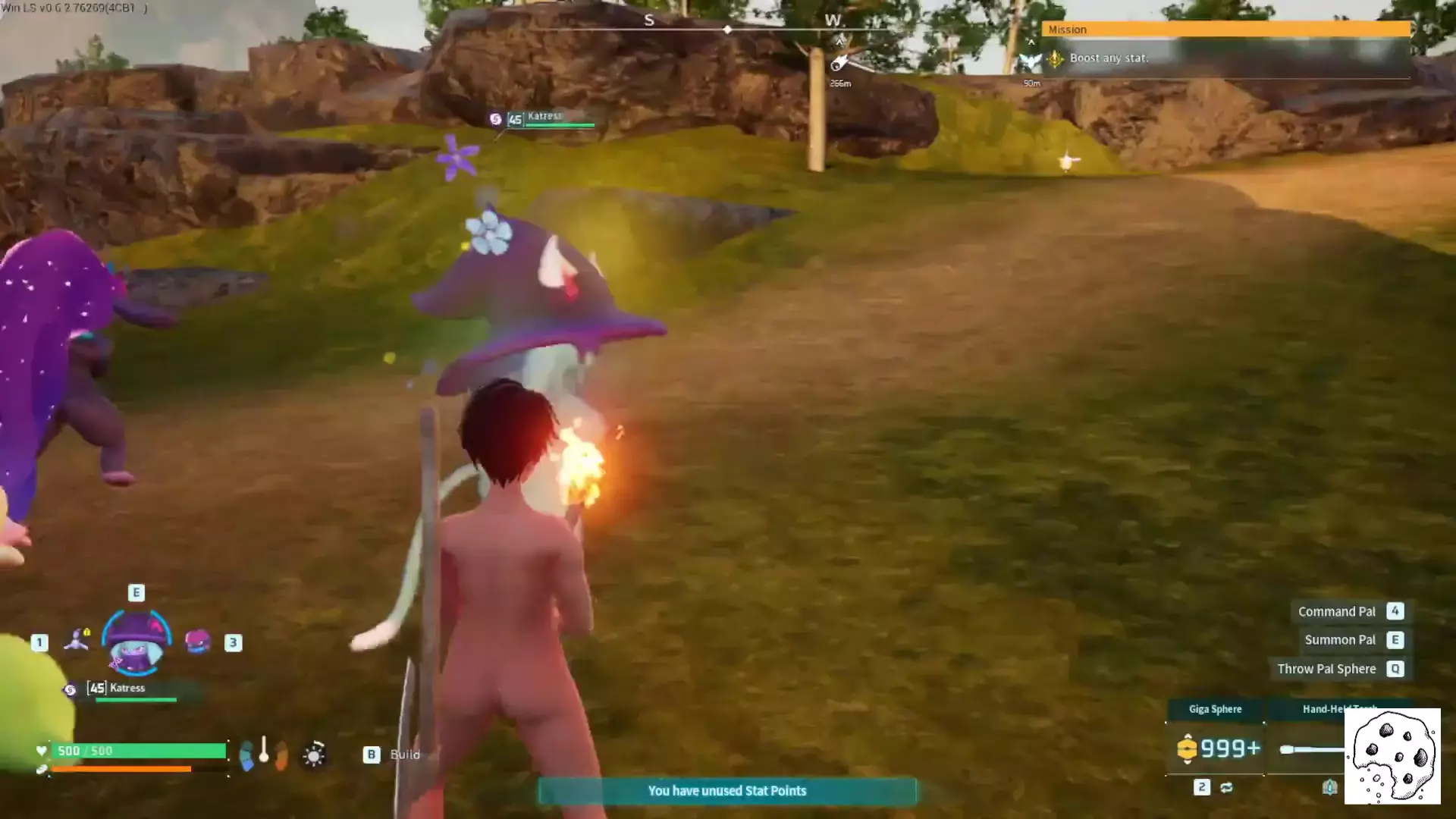The image size is (1456, 819).
Task: Click the Command Pal label
Action: click(1336, 611)
